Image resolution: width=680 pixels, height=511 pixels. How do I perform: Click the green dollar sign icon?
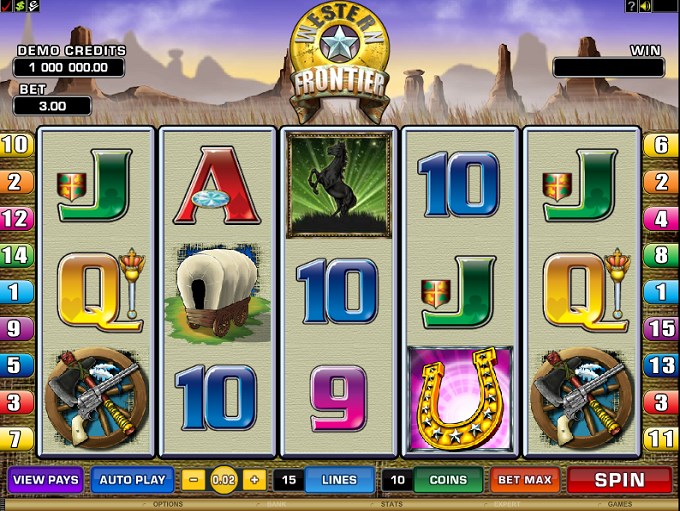pos(19,6)
